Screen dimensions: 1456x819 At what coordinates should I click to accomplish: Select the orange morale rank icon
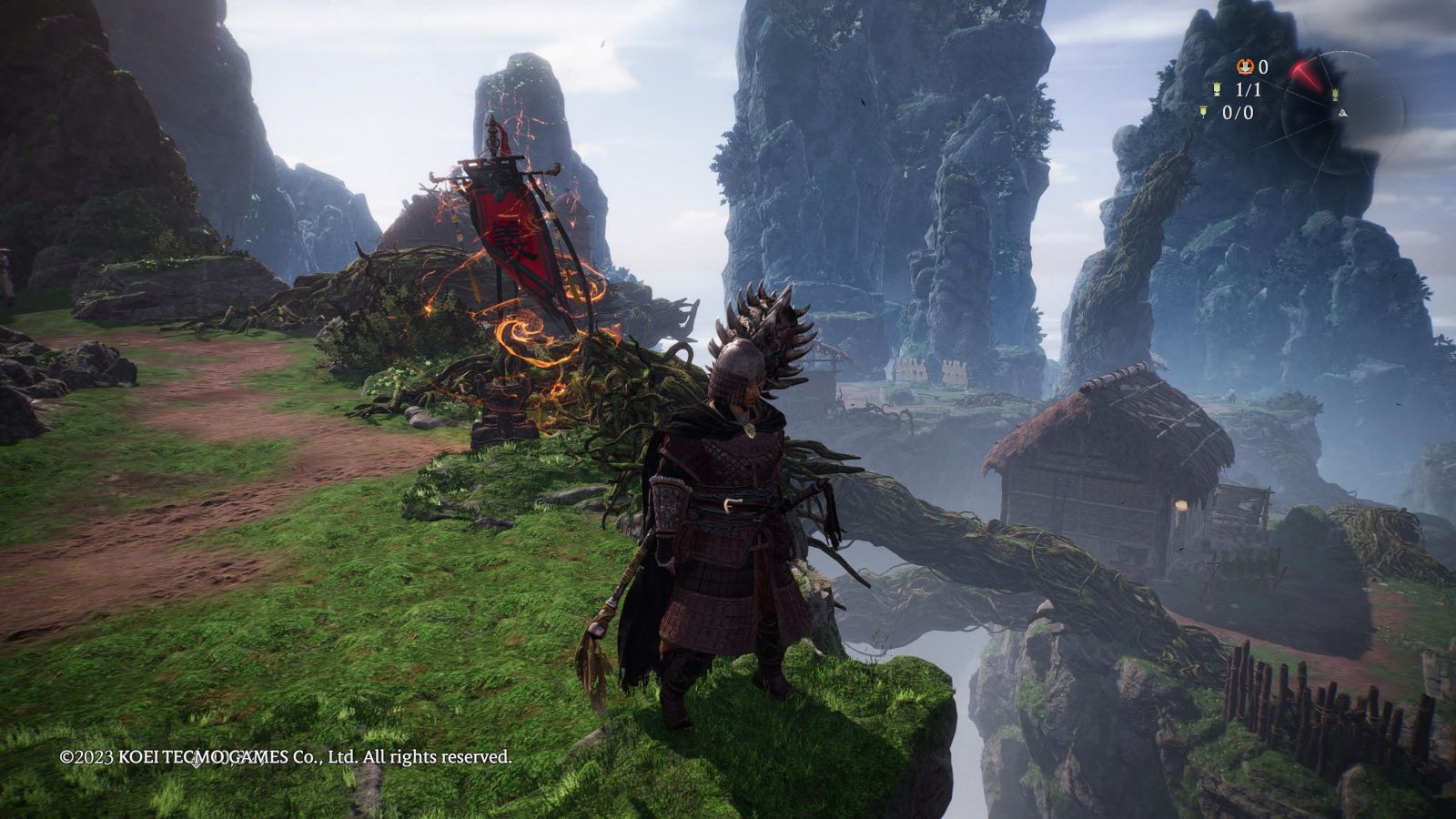pyautogui.click(x=1244, y=66)
